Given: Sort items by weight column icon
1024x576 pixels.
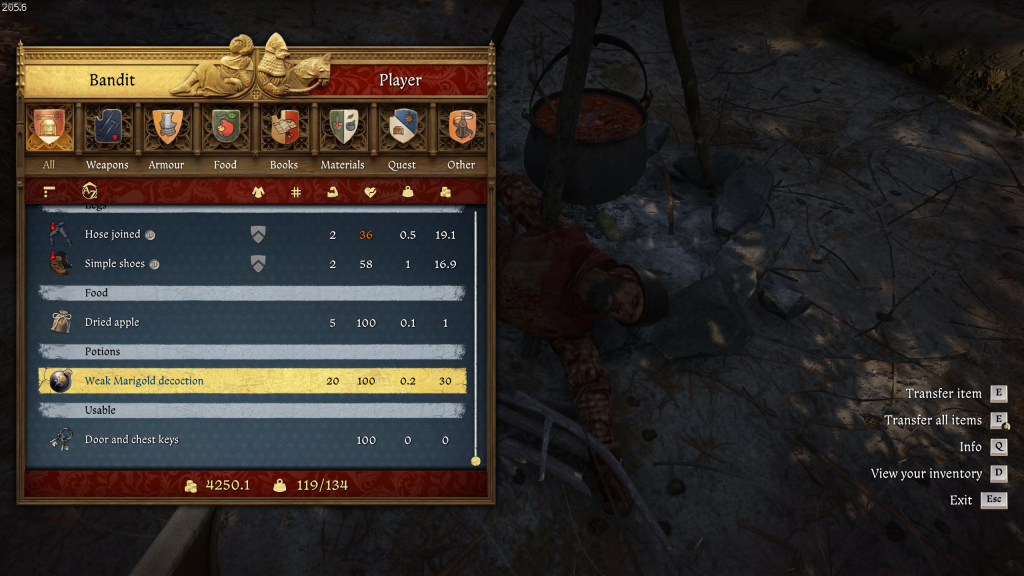Looking at the screenshot, I should [x=408, y=191].
